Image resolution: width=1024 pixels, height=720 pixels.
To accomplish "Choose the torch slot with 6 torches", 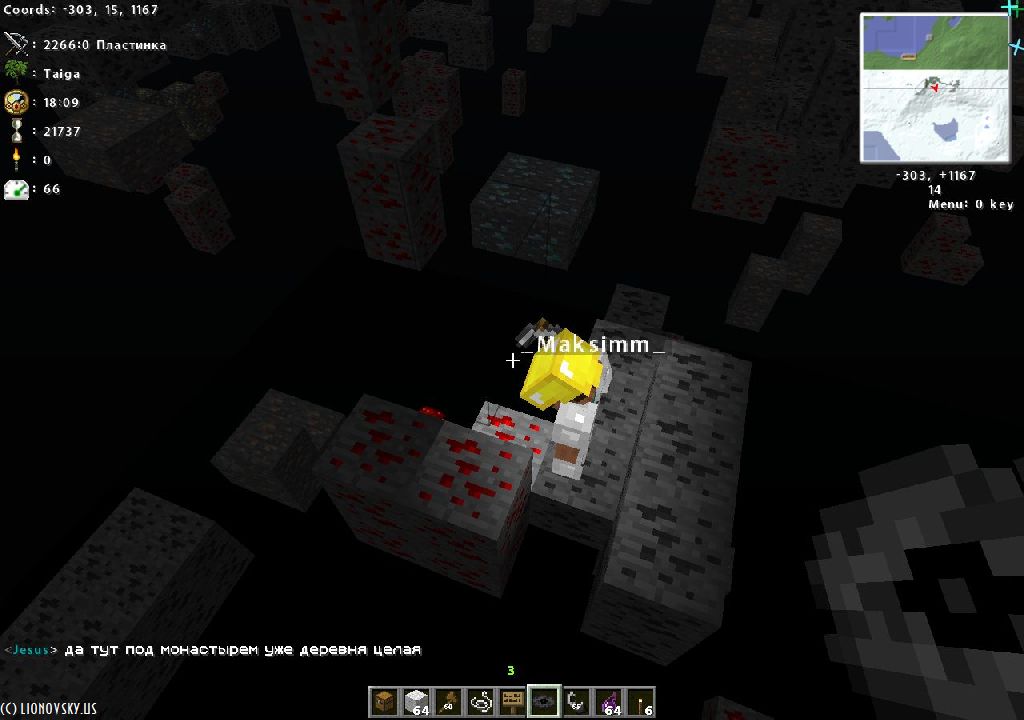I will point(640,703).
